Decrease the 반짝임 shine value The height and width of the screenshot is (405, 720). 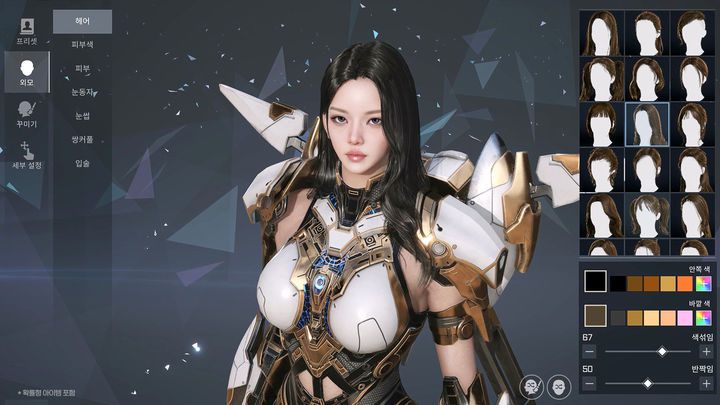(x=589, y=383)
